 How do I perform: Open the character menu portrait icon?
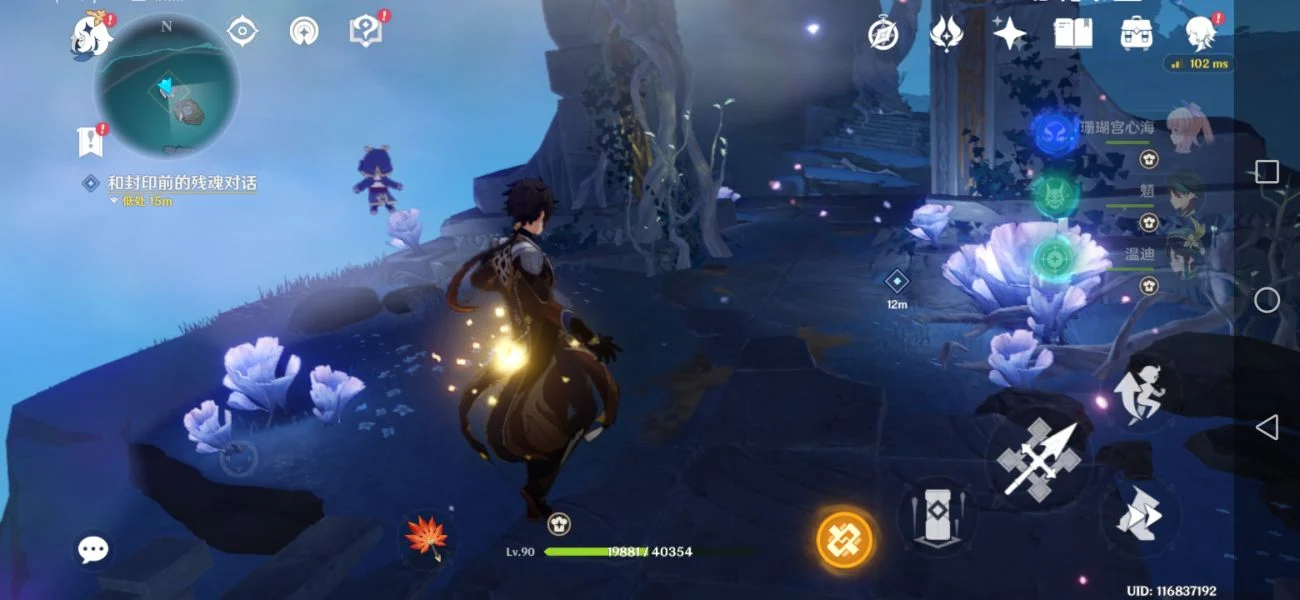(x=1199, y=34)
